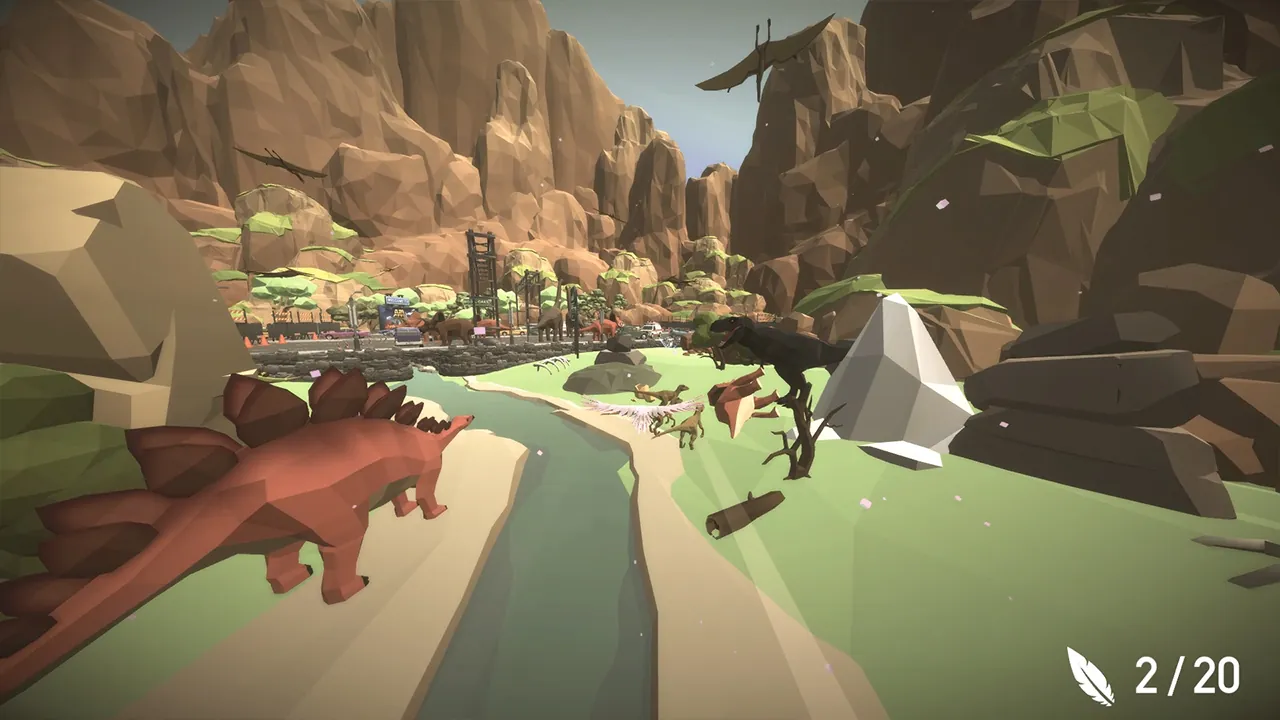This screenshot has height=720, width=1280.
Task: Select the white ambulance on the right road
Action: pos(651,328)
